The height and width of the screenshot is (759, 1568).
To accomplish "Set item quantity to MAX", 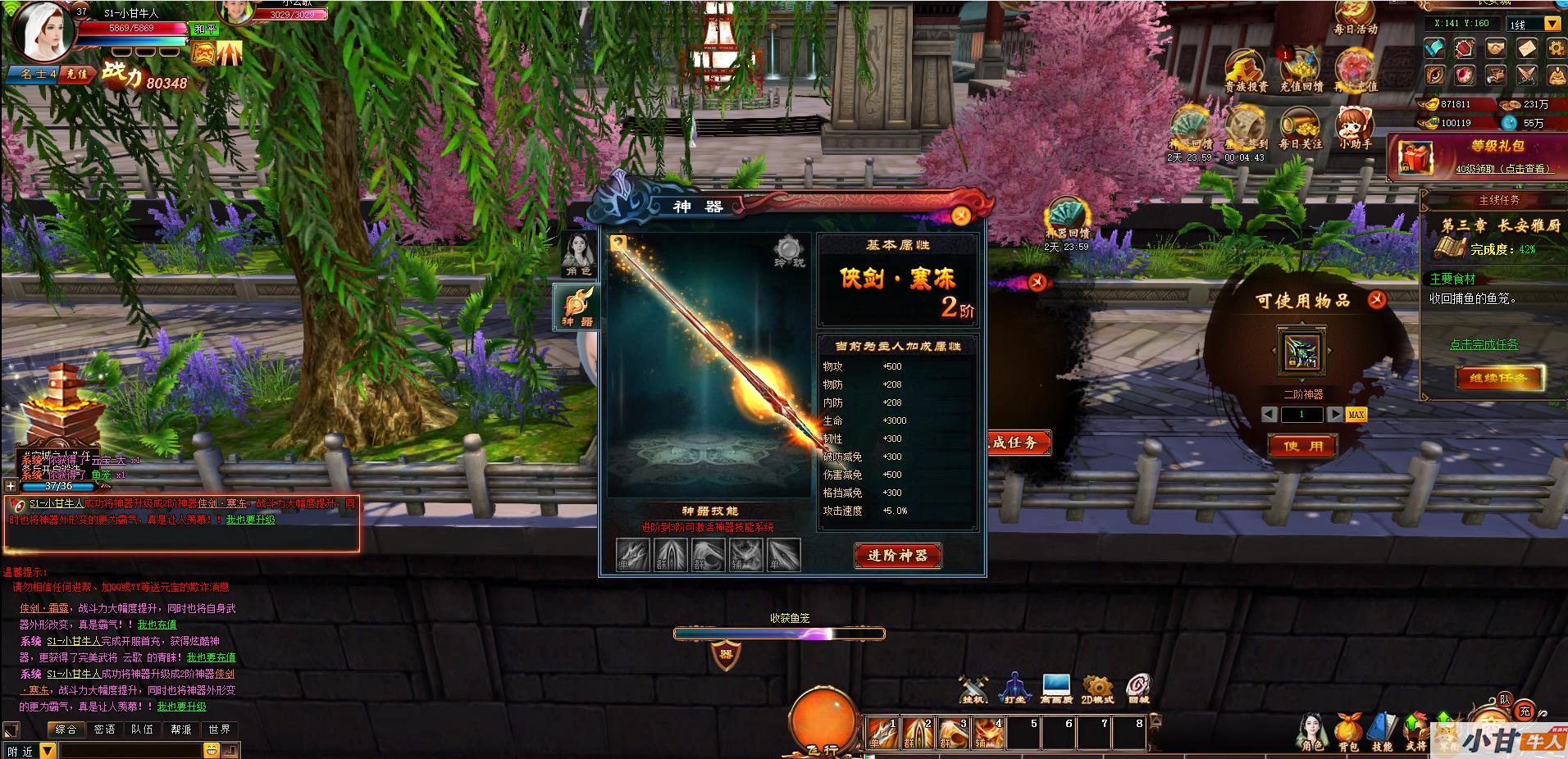I will [x=1356, y=415].
